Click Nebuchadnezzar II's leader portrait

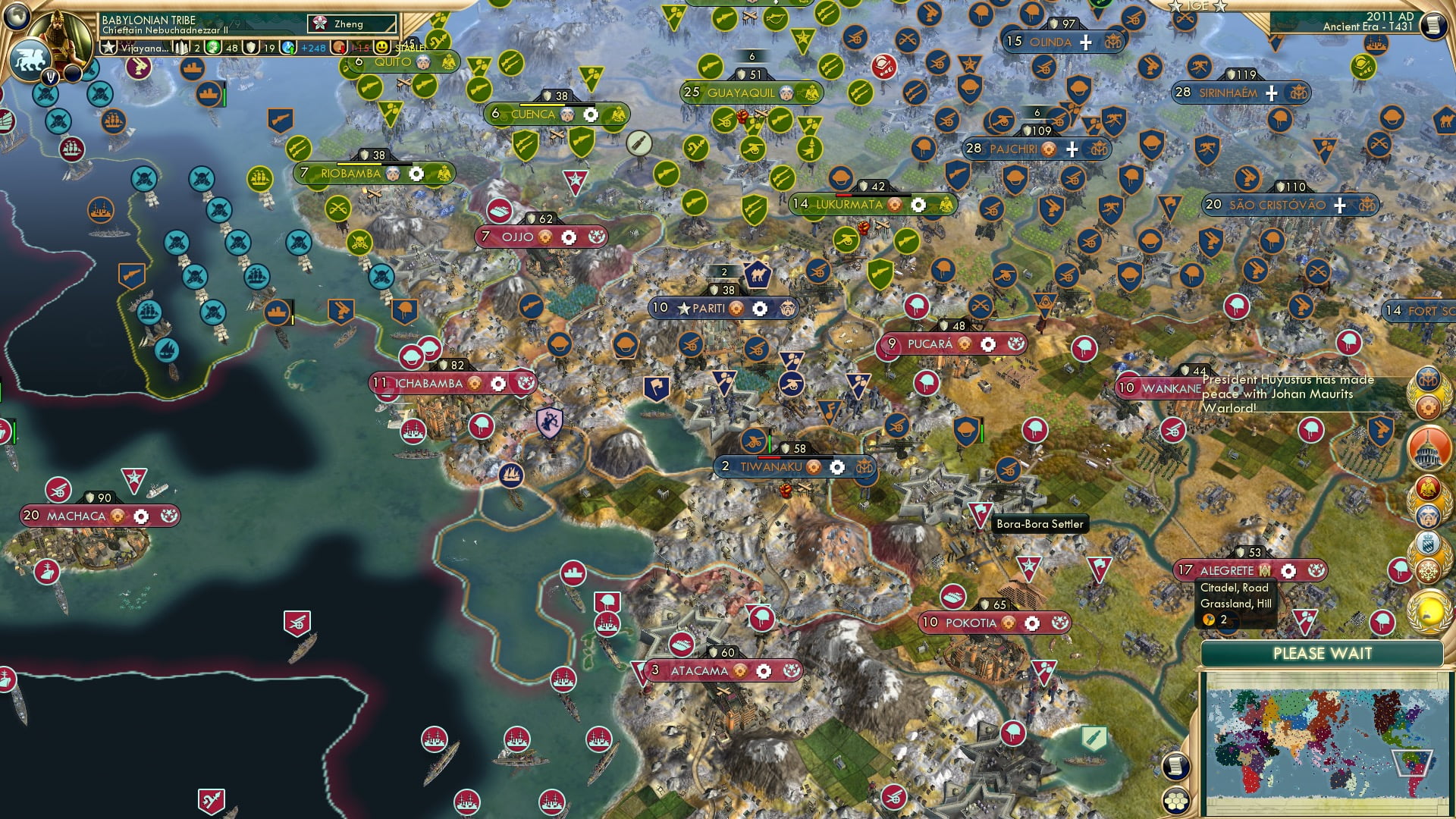(x=59, y=39)
